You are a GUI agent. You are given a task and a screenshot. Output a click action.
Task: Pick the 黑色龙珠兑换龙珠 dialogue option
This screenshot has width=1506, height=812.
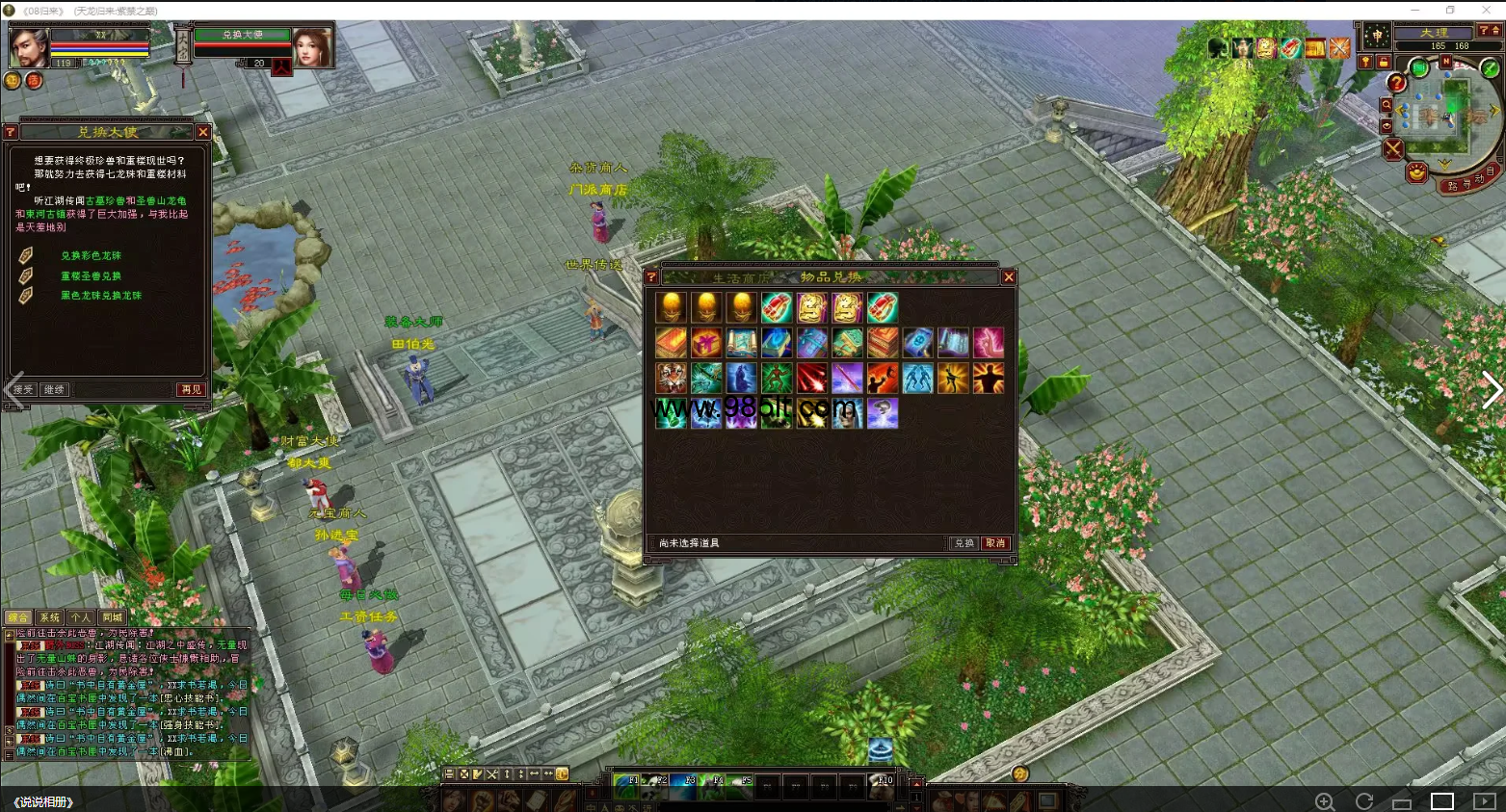pyautogui.click(x=100, y=296)
